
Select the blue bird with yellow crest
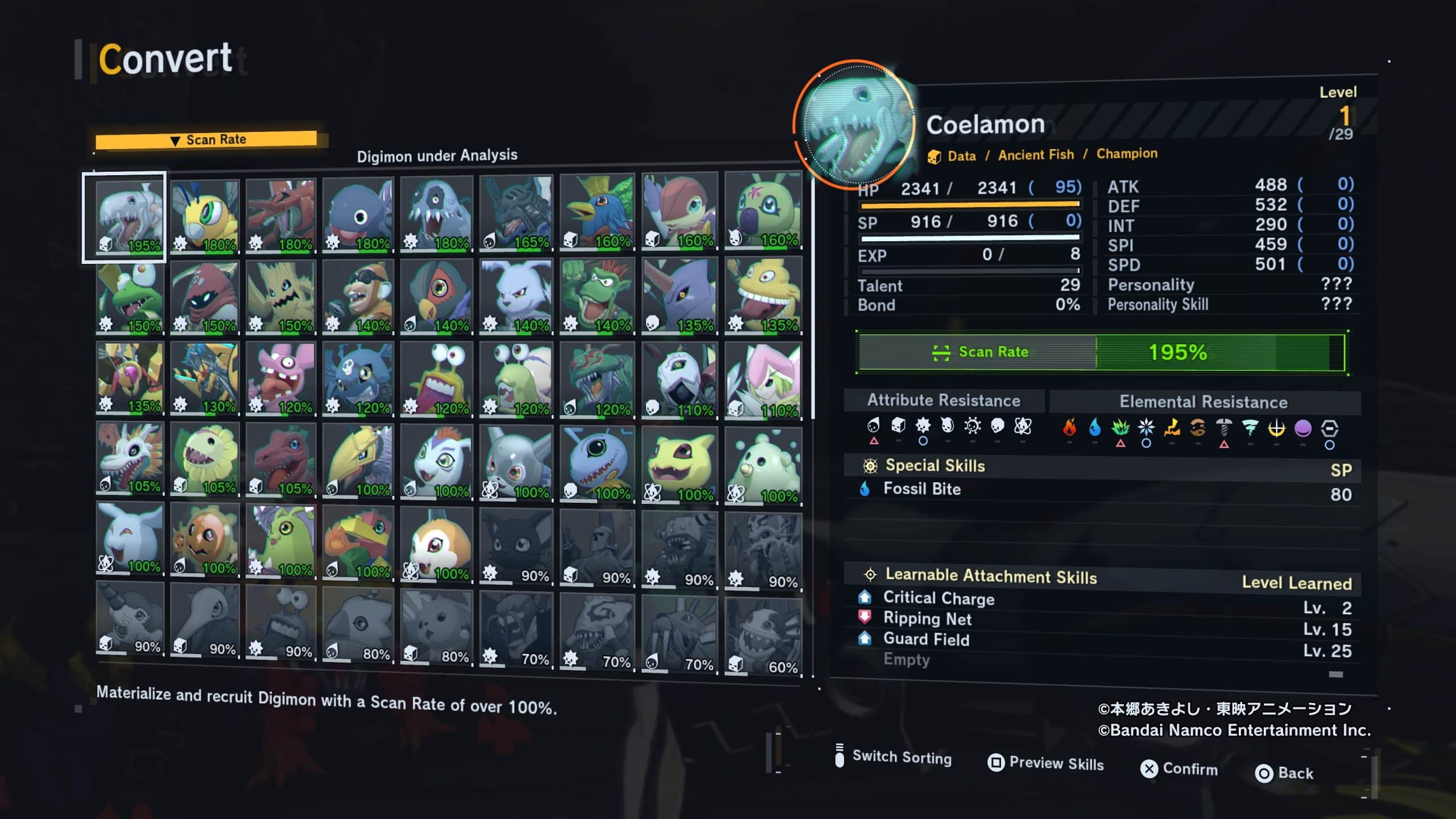point(597,213)
